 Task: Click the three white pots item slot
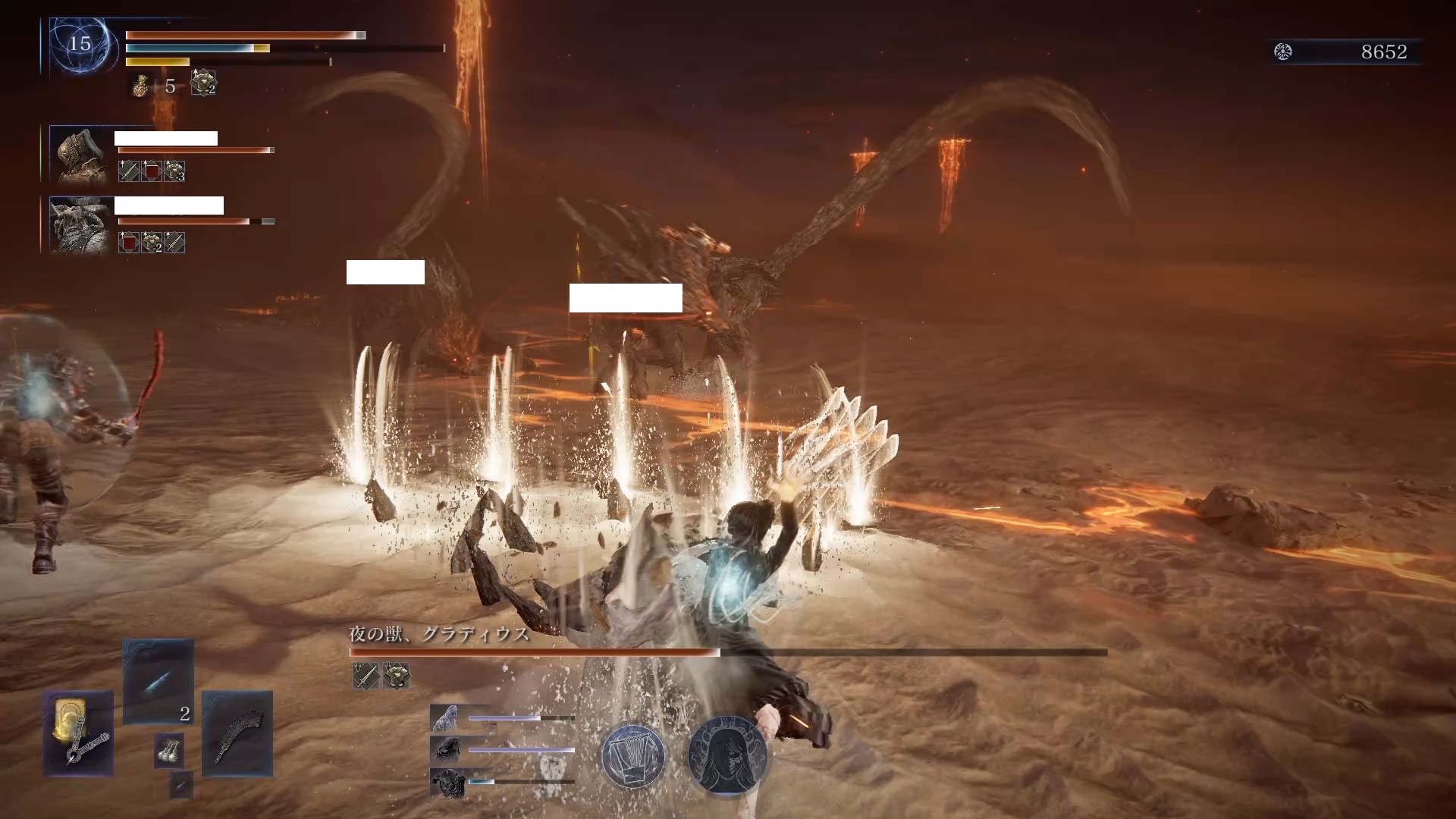coord(168,750)
